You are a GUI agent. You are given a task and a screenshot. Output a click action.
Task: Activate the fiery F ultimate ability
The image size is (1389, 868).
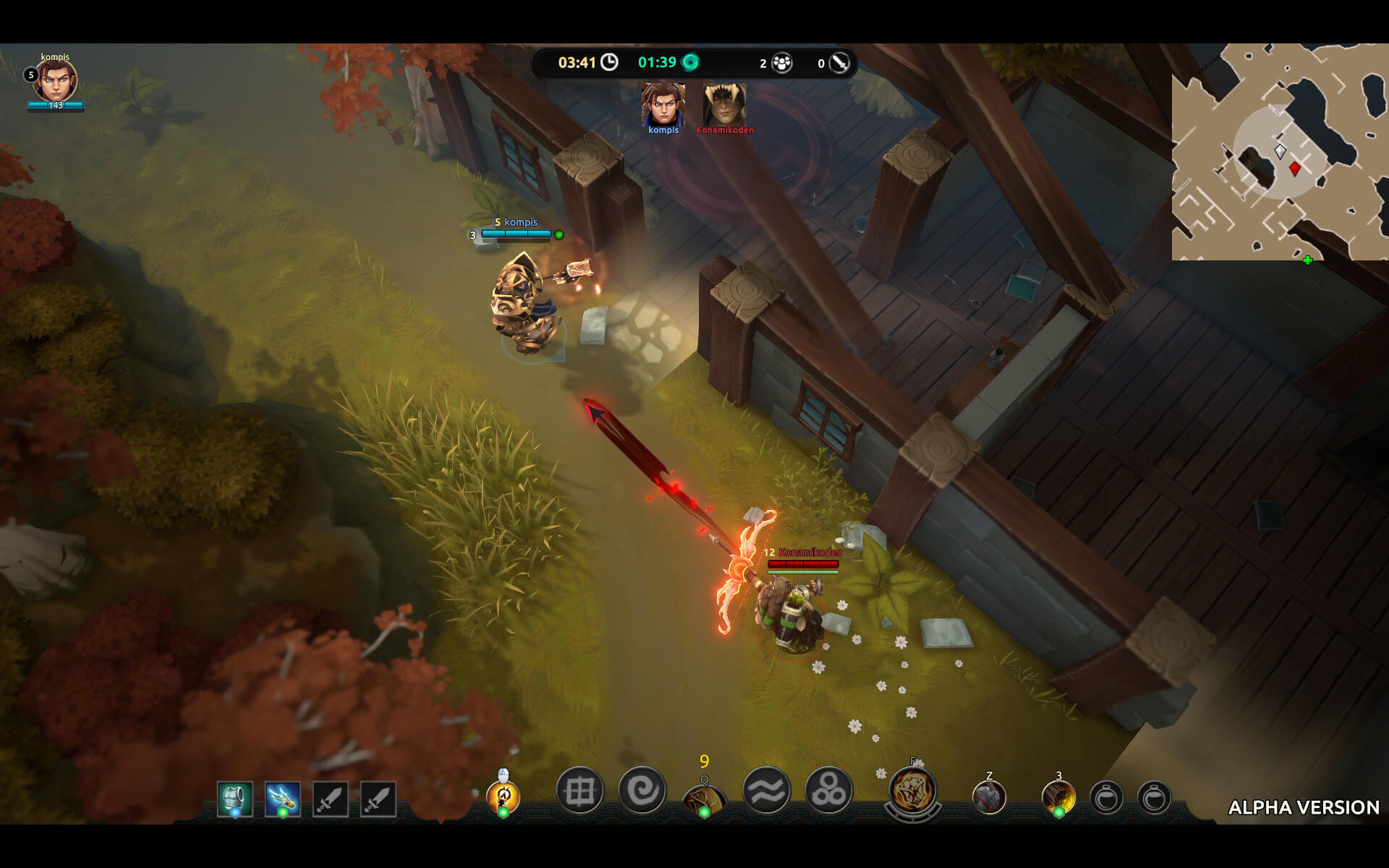pos(913,791)
